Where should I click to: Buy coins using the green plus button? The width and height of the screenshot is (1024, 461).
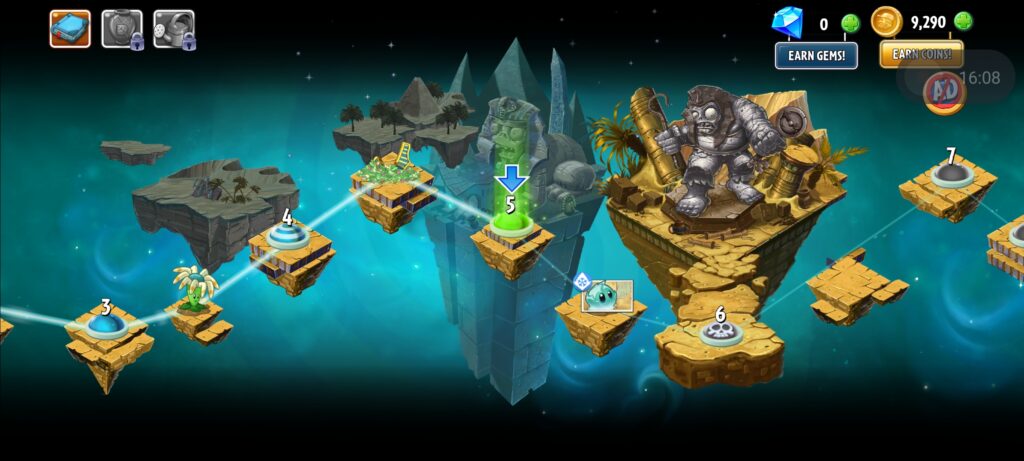(x=963, y=21)
